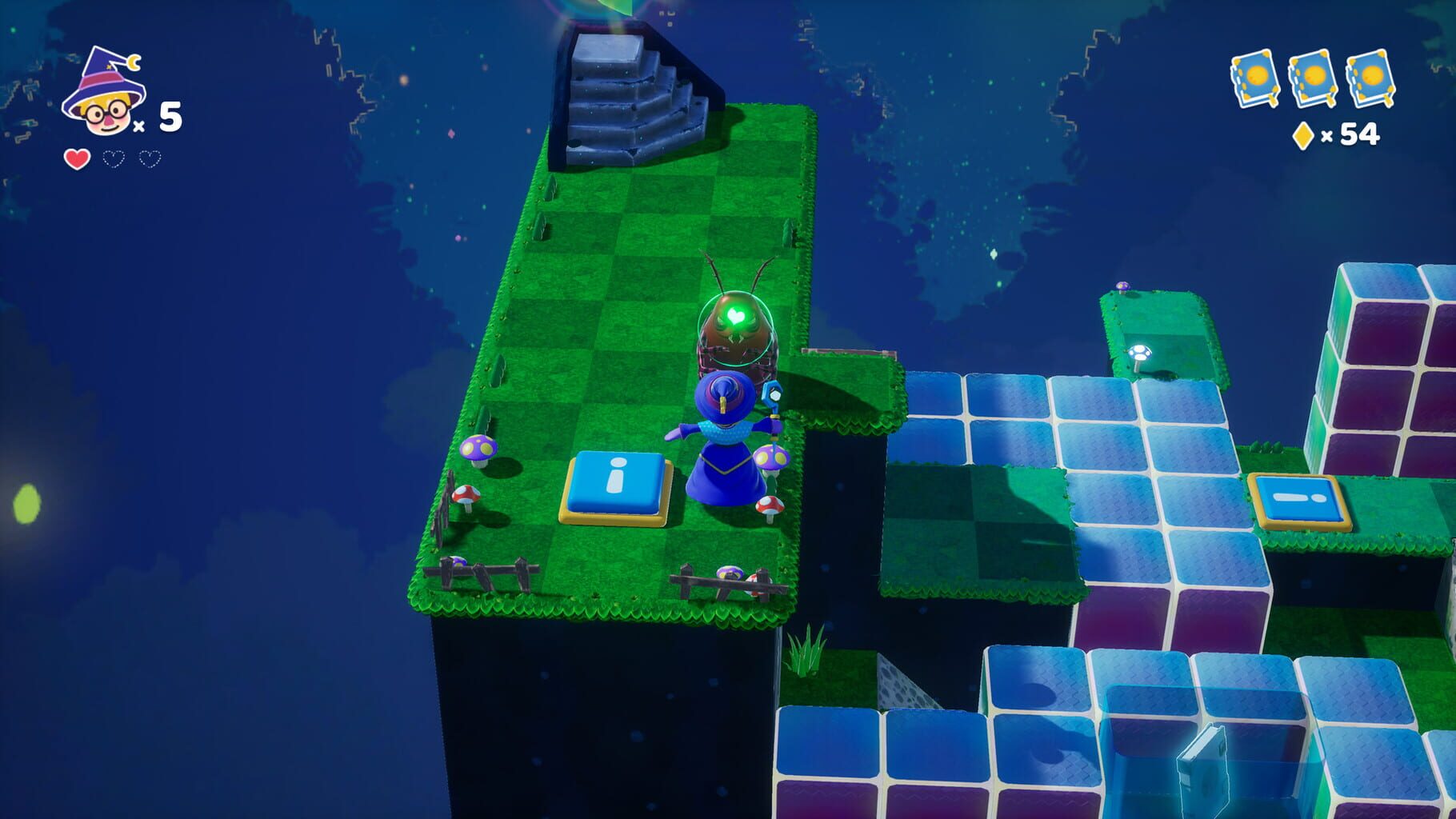The height and width of the screenshot is (819, 1456).
Task: Toggle the second empty heart outline
Action: (x=148, y=158)
